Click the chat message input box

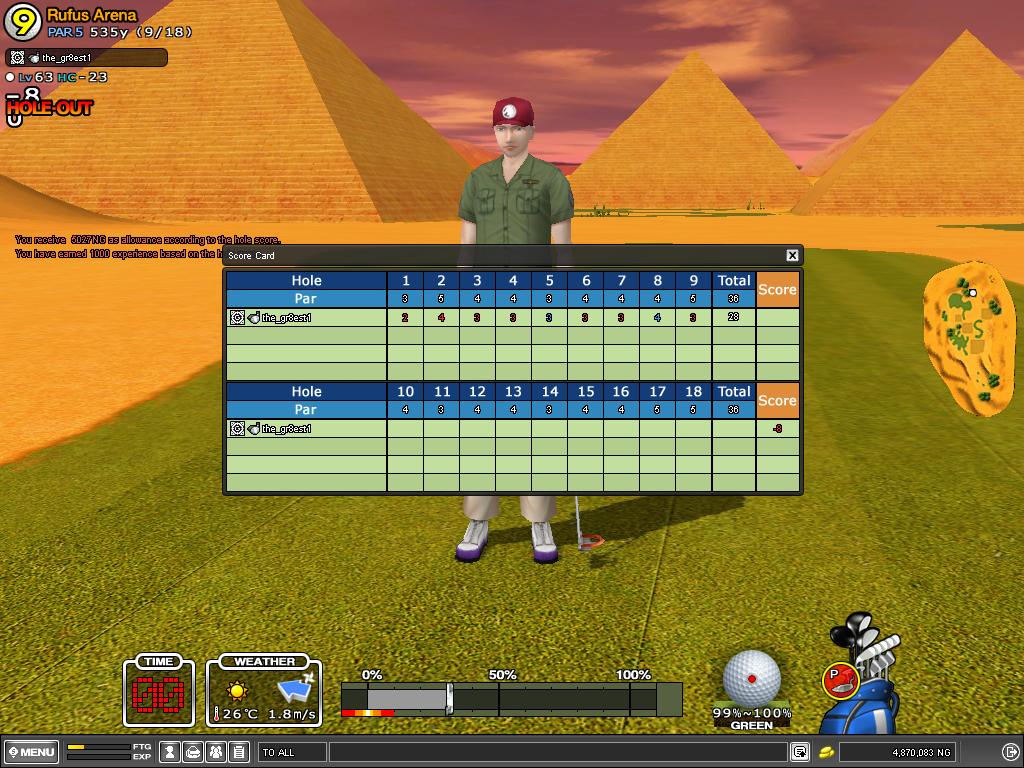tap(556, 752)
